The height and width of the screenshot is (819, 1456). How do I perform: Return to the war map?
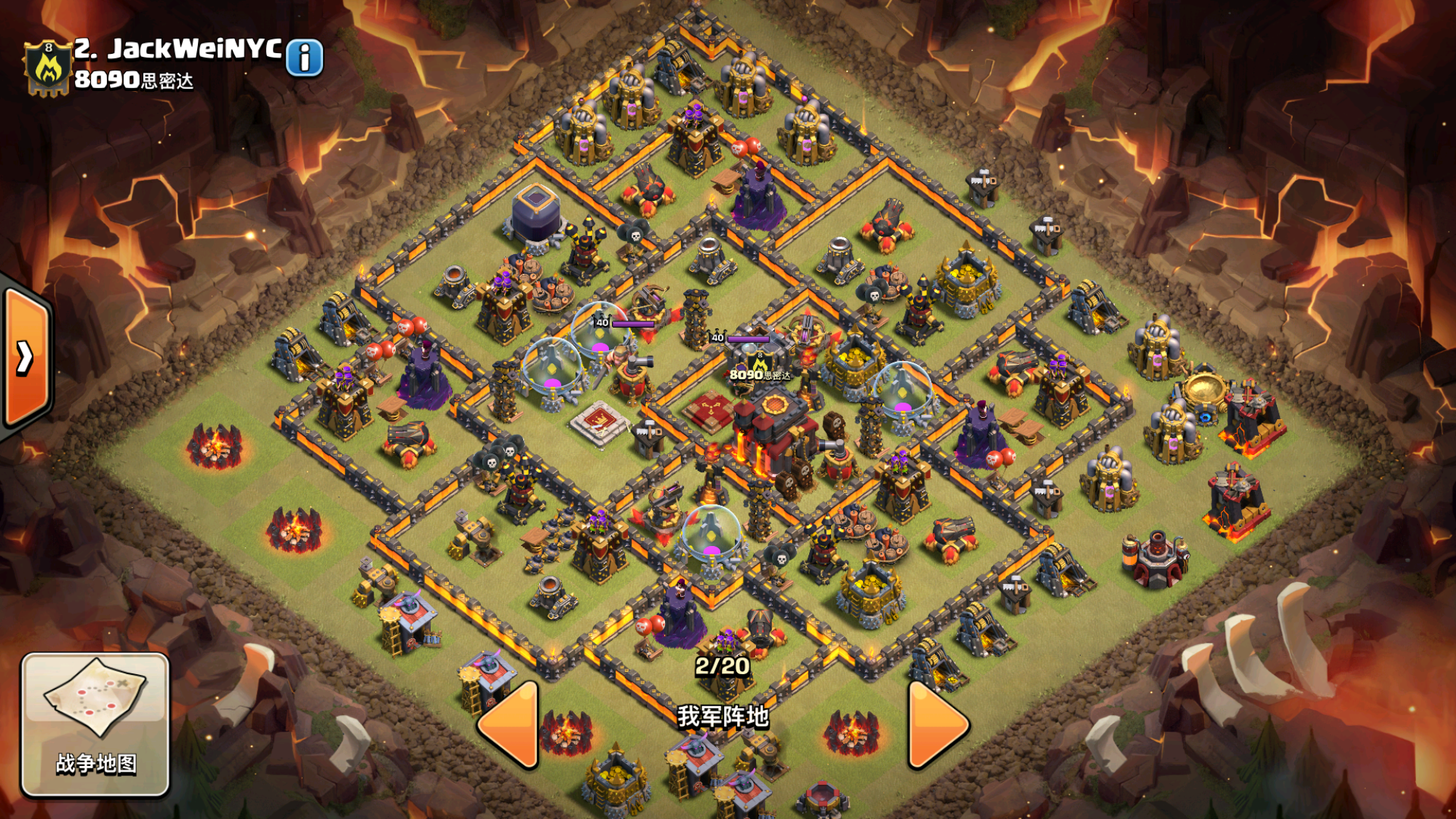[95, 724]
